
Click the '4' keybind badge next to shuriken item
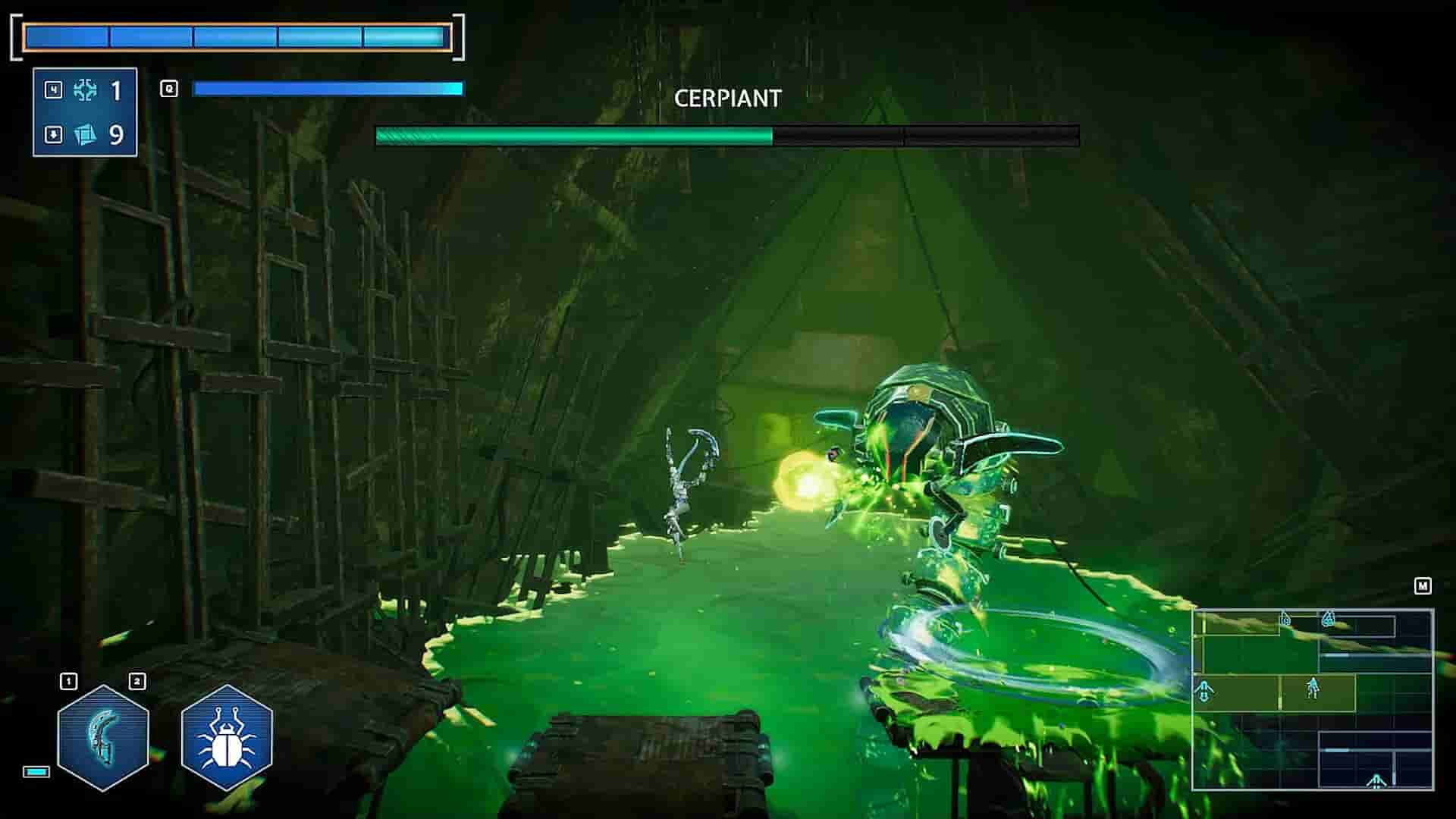point(53,89)
